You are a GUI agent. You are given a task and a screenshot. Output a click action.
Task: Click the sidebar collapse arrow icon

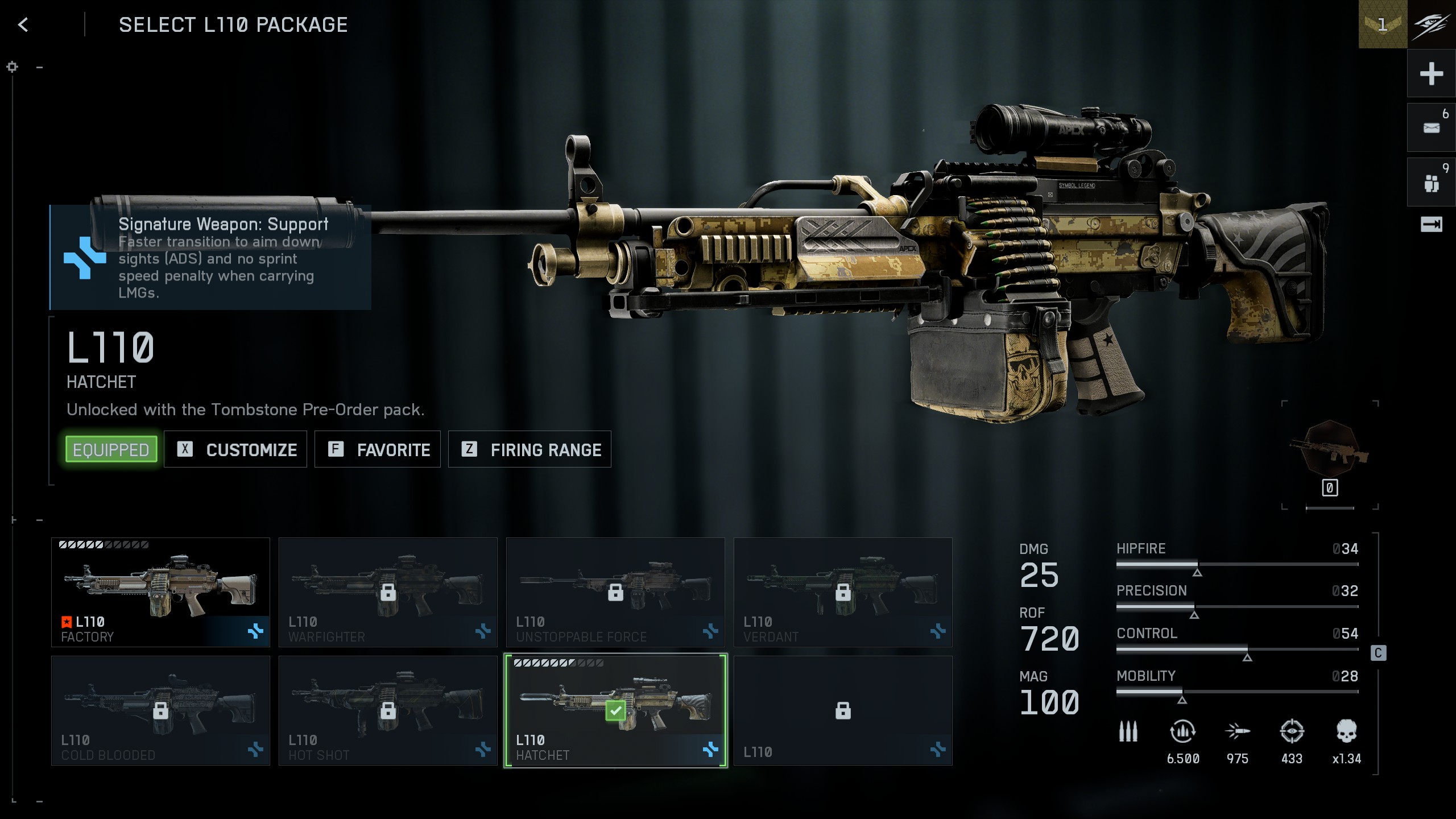(1431, 225)
